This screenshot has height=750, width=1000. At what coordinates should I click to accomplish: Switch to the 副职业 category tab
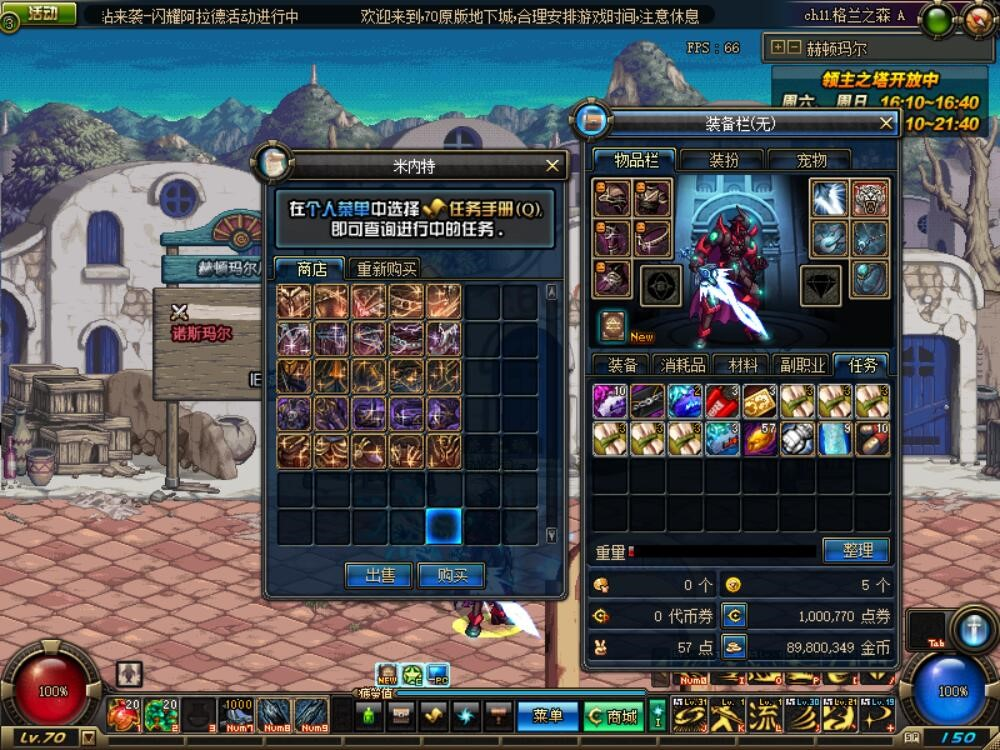click(x=803, y=365)
